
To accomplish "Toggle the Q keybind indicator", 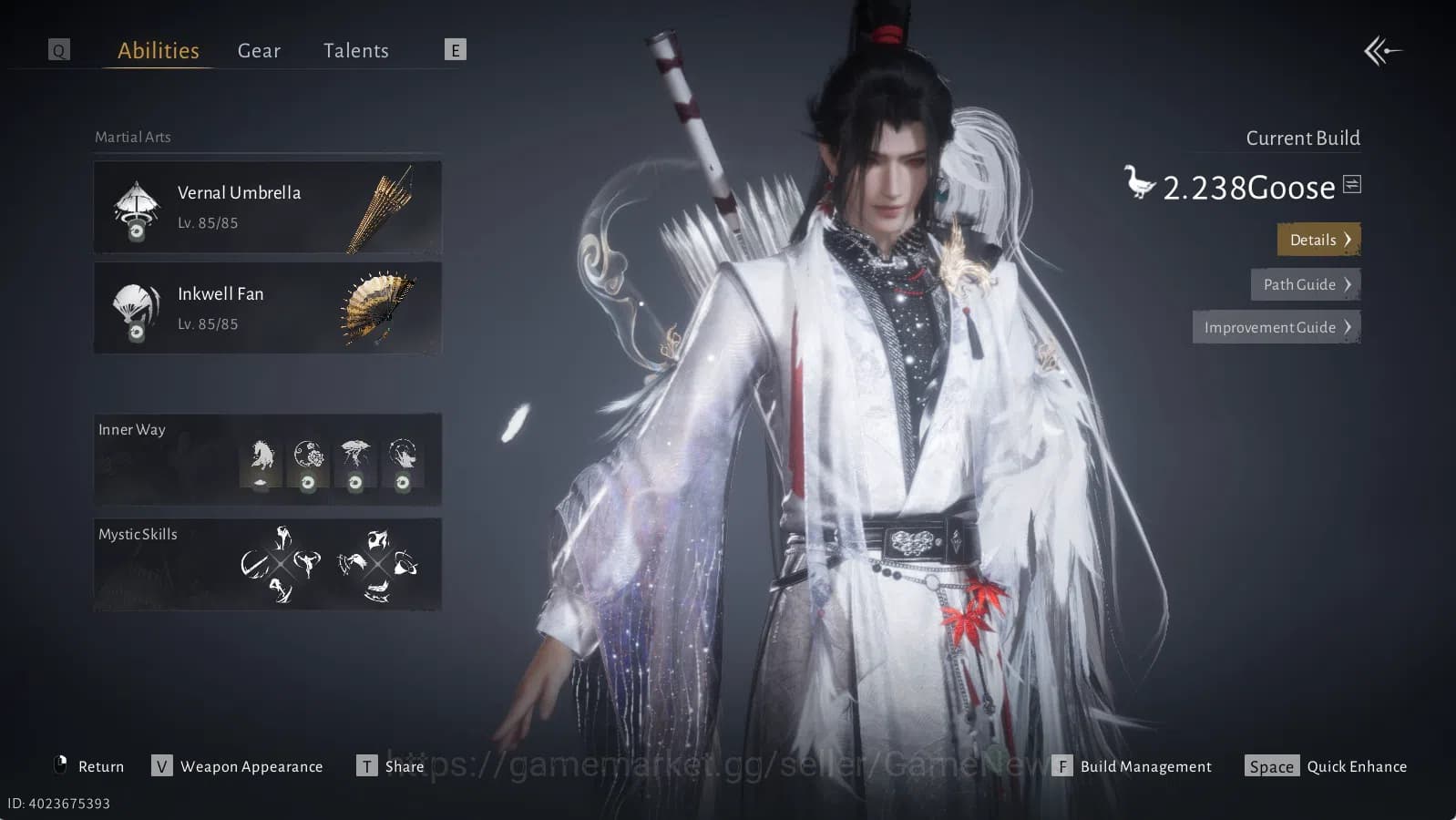I will click(x=58, y=50).
